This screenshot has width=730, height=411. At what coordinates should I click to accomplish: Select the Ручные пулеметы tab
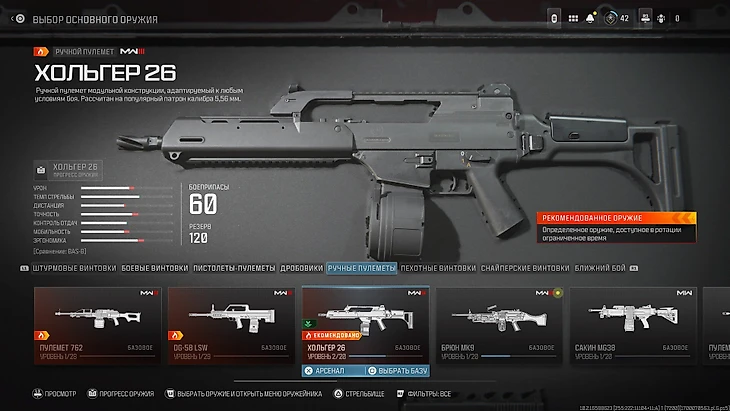pos(361,268)
